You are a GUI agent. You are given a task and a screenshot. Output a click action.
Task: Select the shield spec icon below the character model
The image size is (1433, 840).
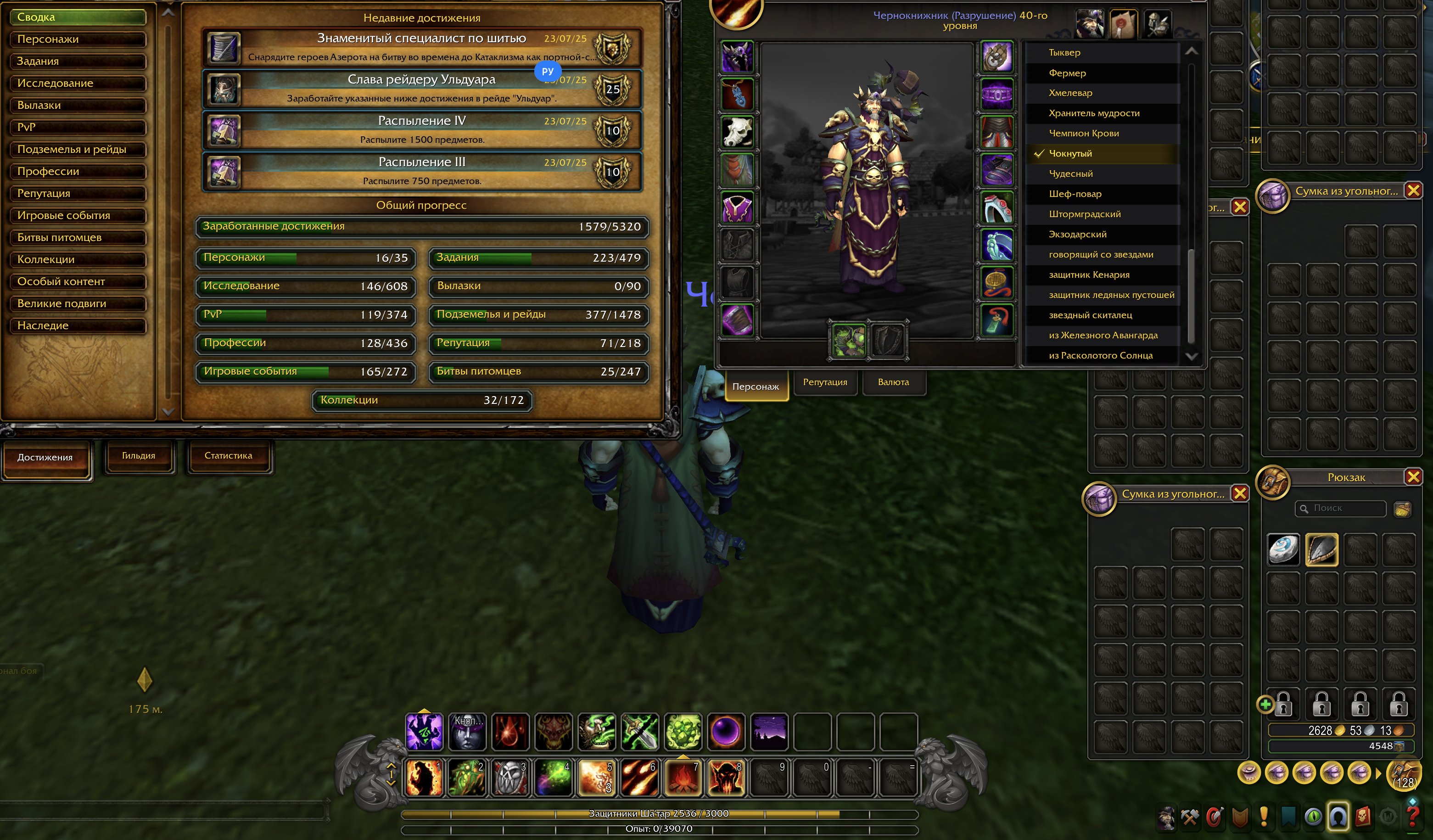coord(887,339)
